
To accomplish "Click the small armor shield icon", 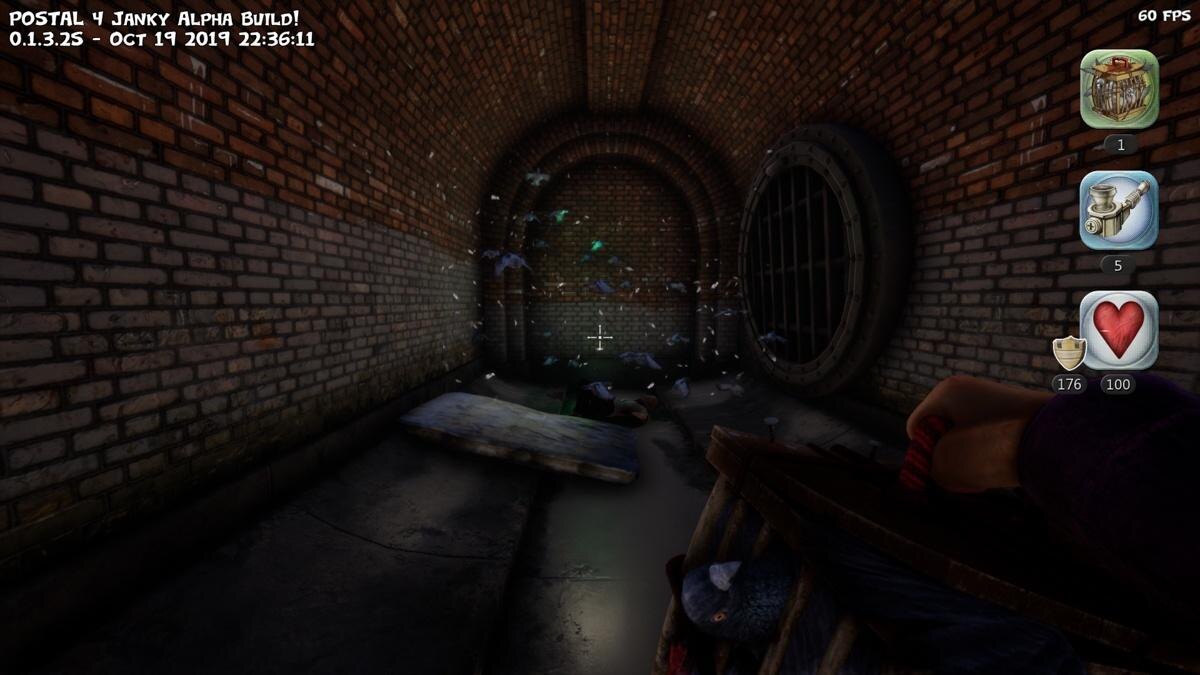I will point(1069,353).
